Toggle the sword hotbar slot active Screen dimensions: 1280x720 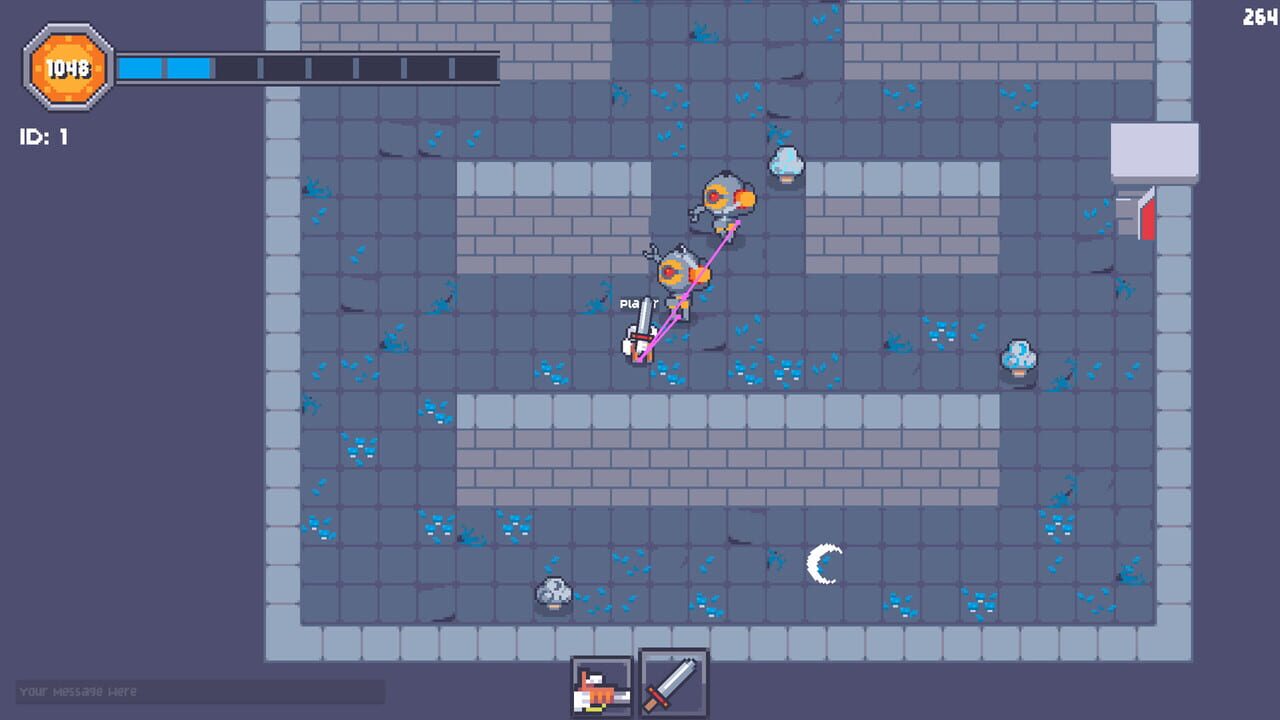point(673,684)
